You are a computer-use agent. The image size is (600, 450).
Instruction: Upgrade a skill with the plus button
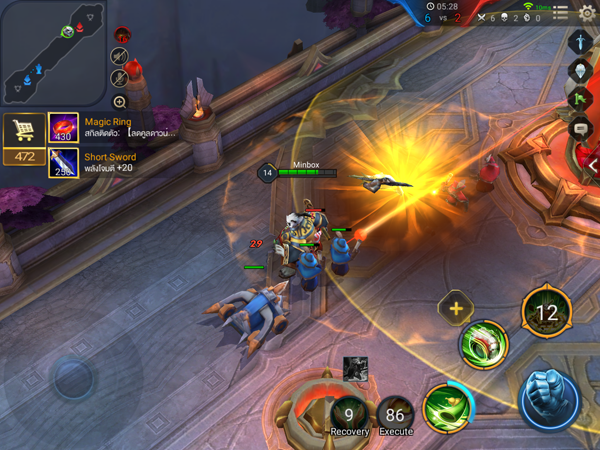point(456,309)
